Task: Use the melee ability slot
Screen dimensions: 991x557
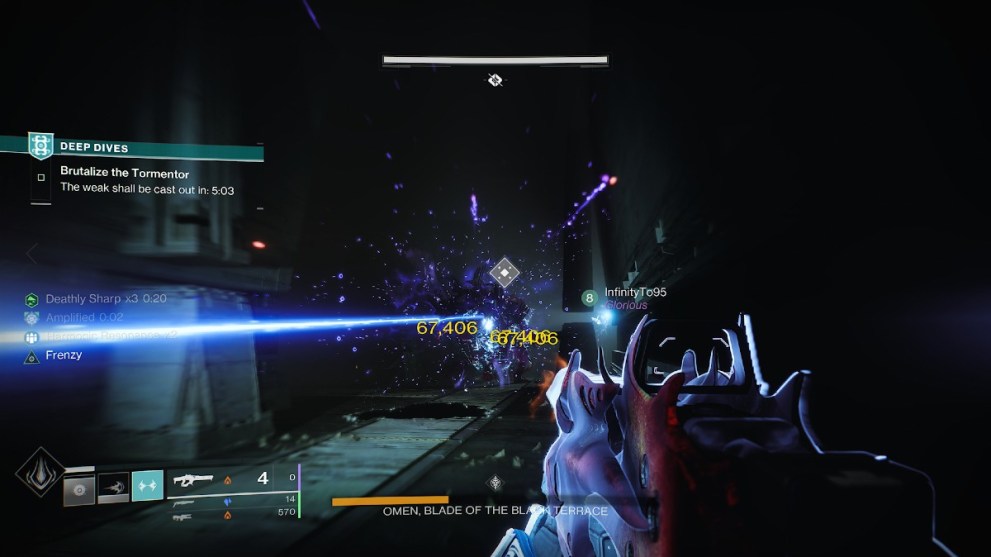Action: click(x=113, y=487)
